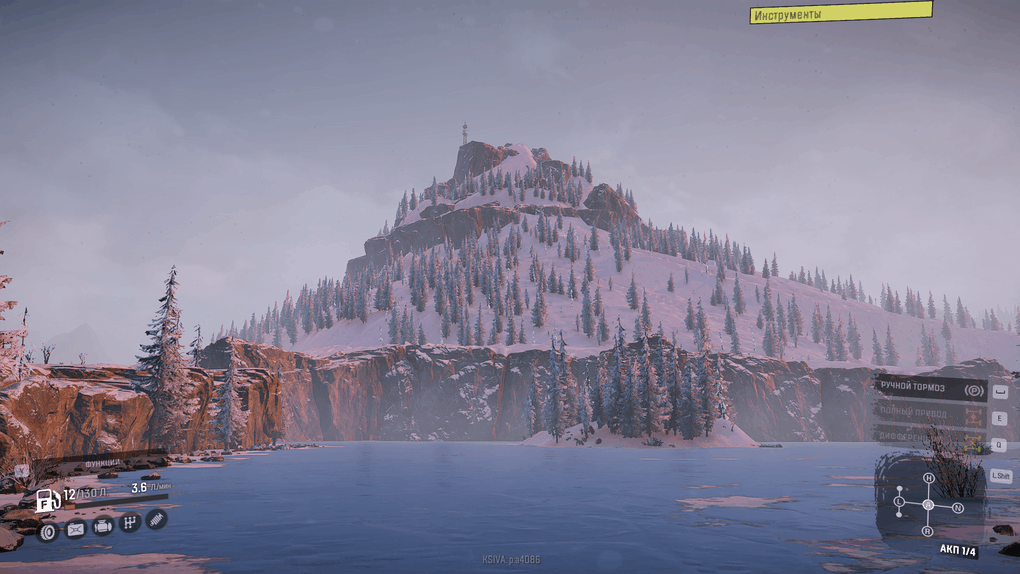Click the gearbox damage icon
Viewport: 1020px width, 574px height.
129,522
